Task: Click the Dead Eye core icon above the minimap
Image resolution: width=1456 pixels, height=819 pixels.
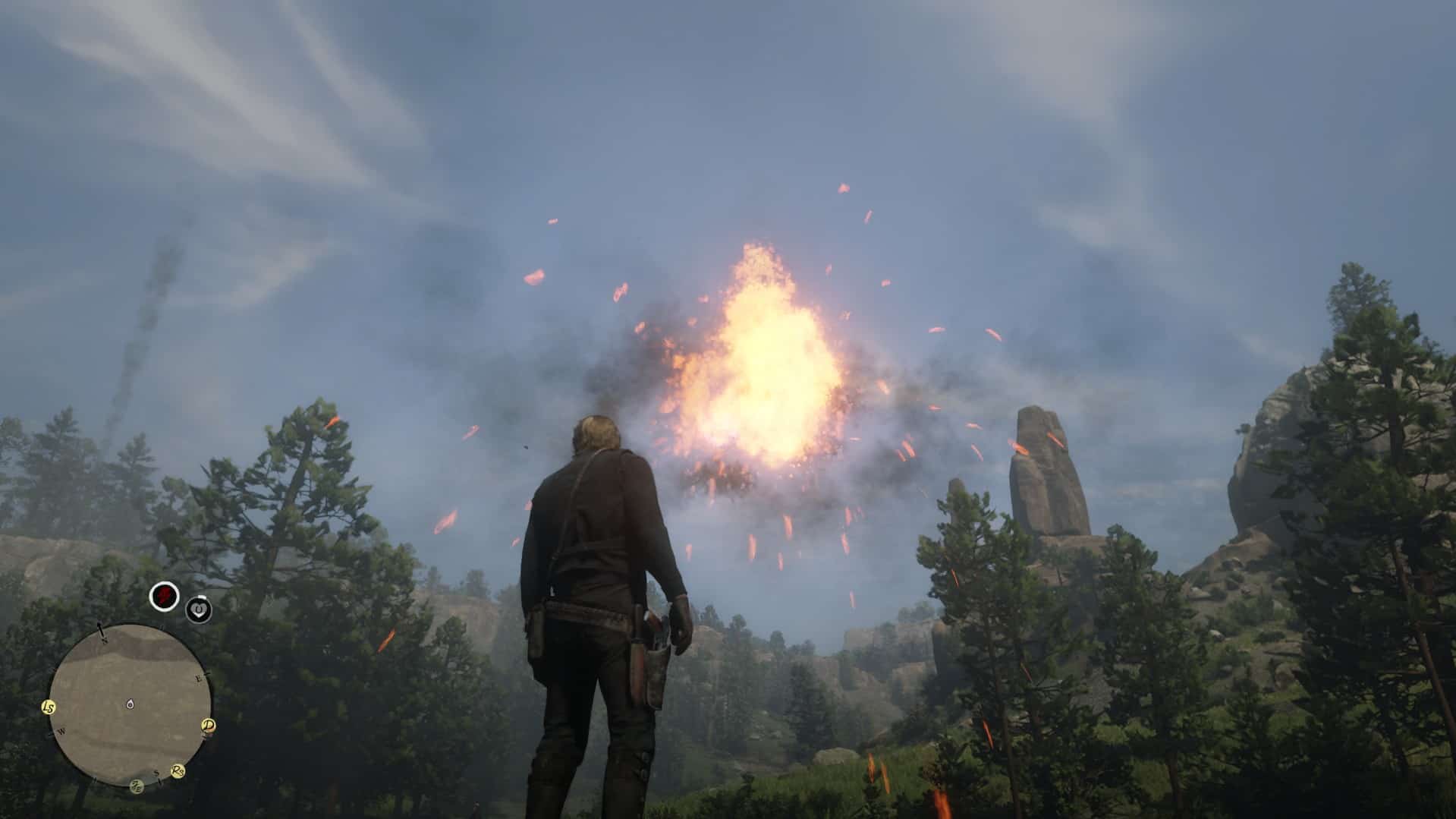Action: [x=163, y=597]
